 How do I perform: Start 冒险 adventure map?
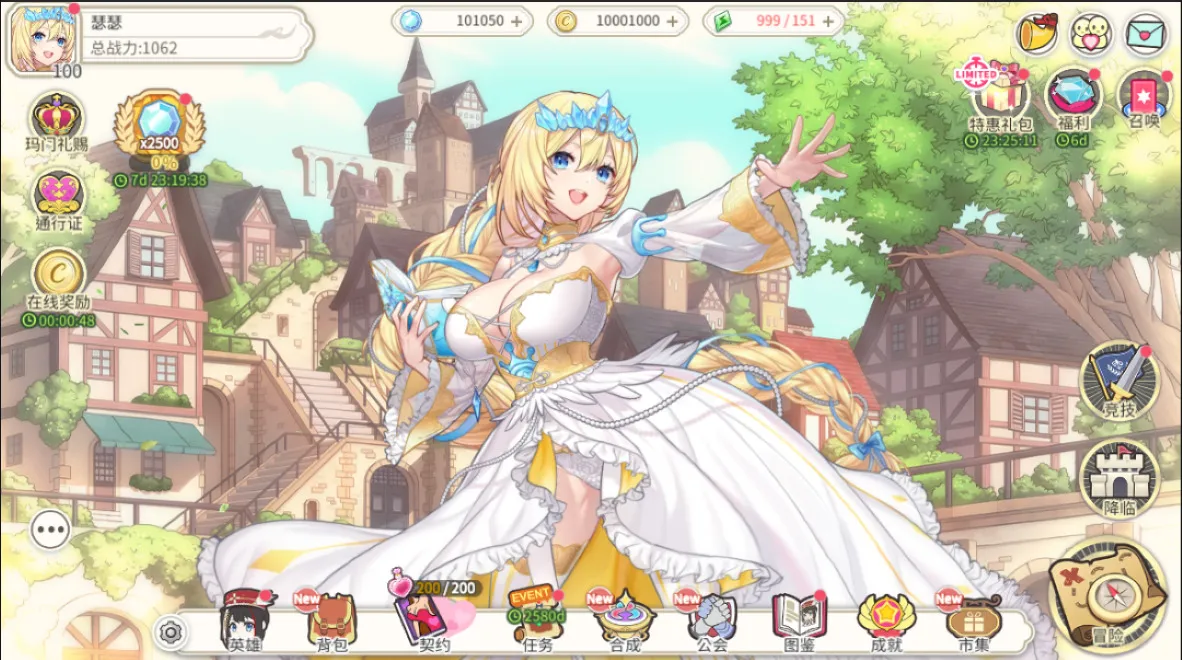(x=1108, y=595)
